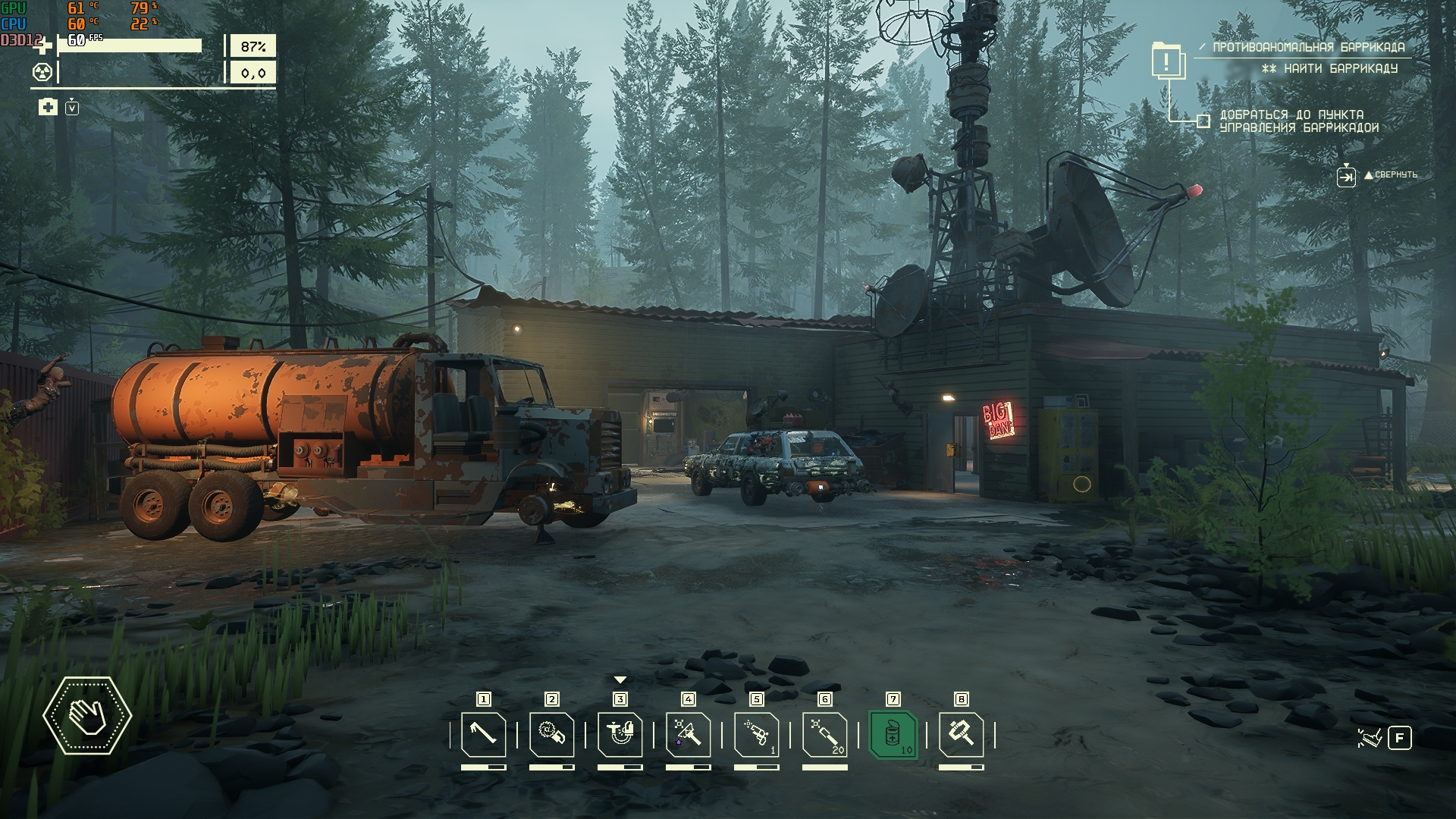Open the quest folder icon with exclamation mark
This screenshot has height=819, width=1456.
(1169, 60)
